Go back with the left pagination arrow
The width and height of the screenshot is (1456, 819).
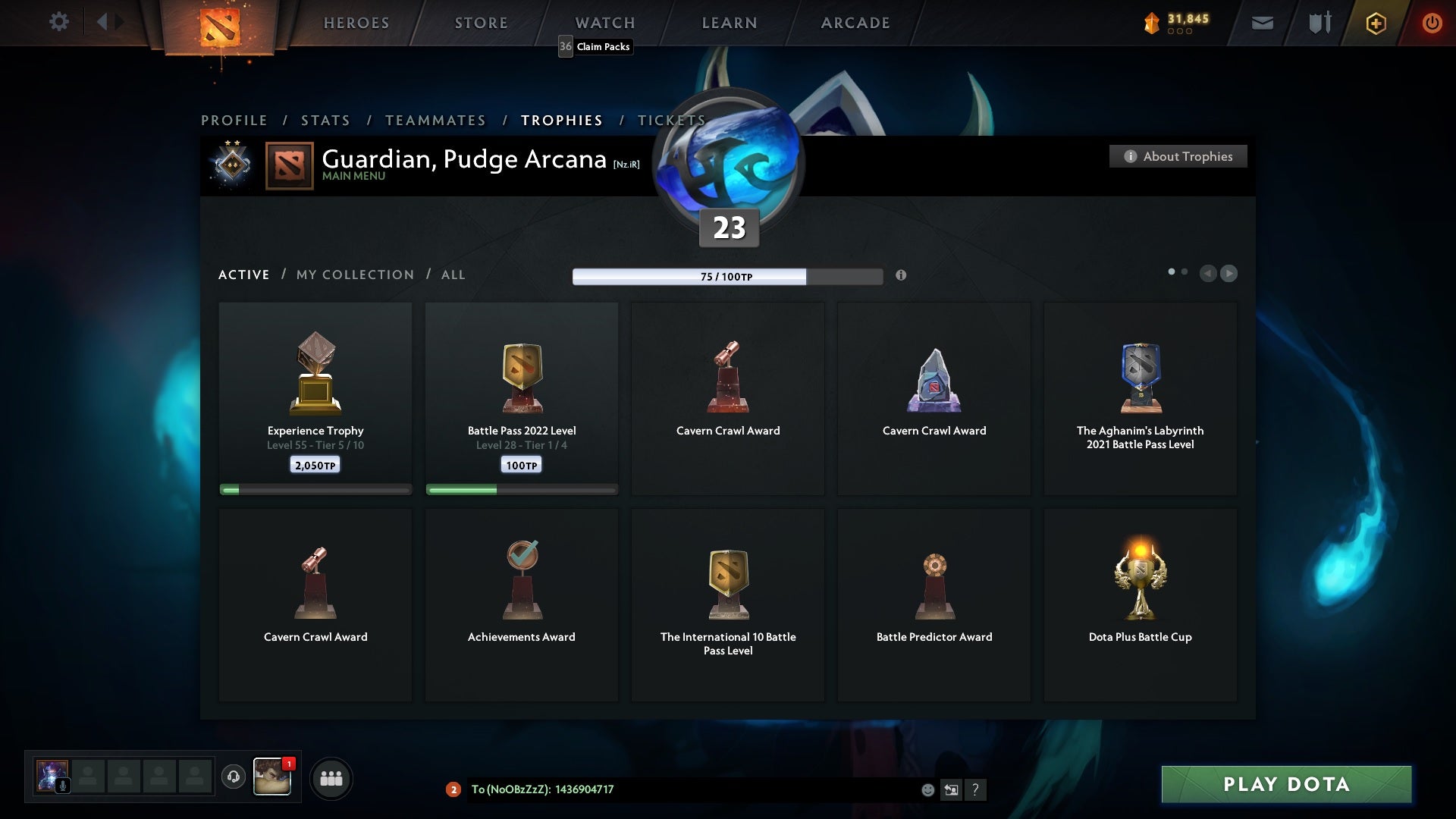tap(1209, 274)
